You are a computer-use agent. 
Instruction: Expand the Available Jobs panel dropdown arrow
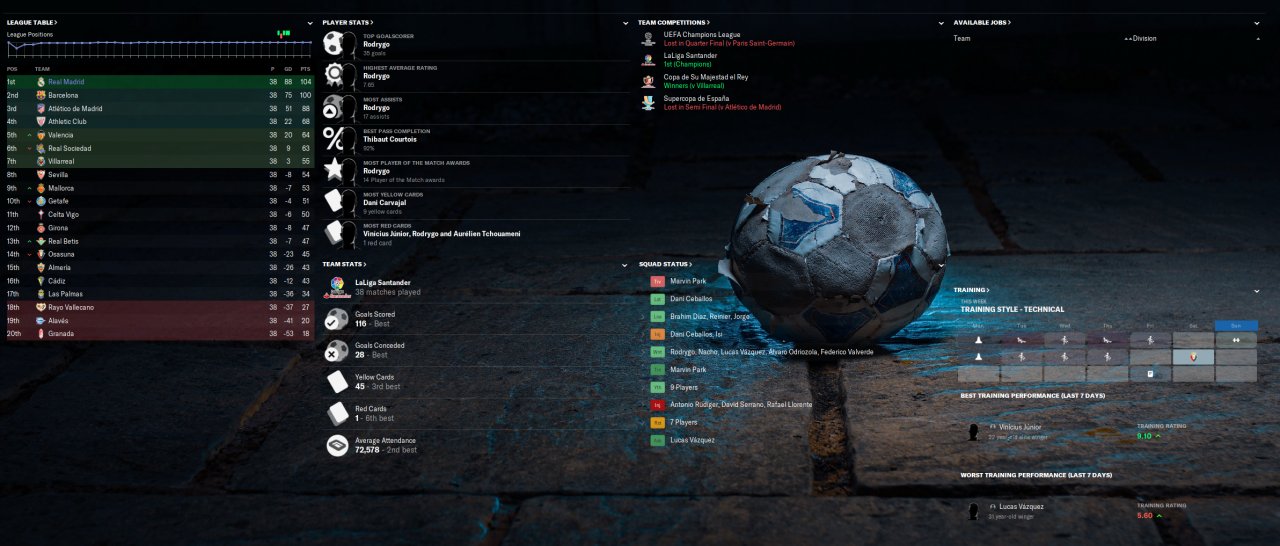pyautogui.click(x=1257, y=23)
